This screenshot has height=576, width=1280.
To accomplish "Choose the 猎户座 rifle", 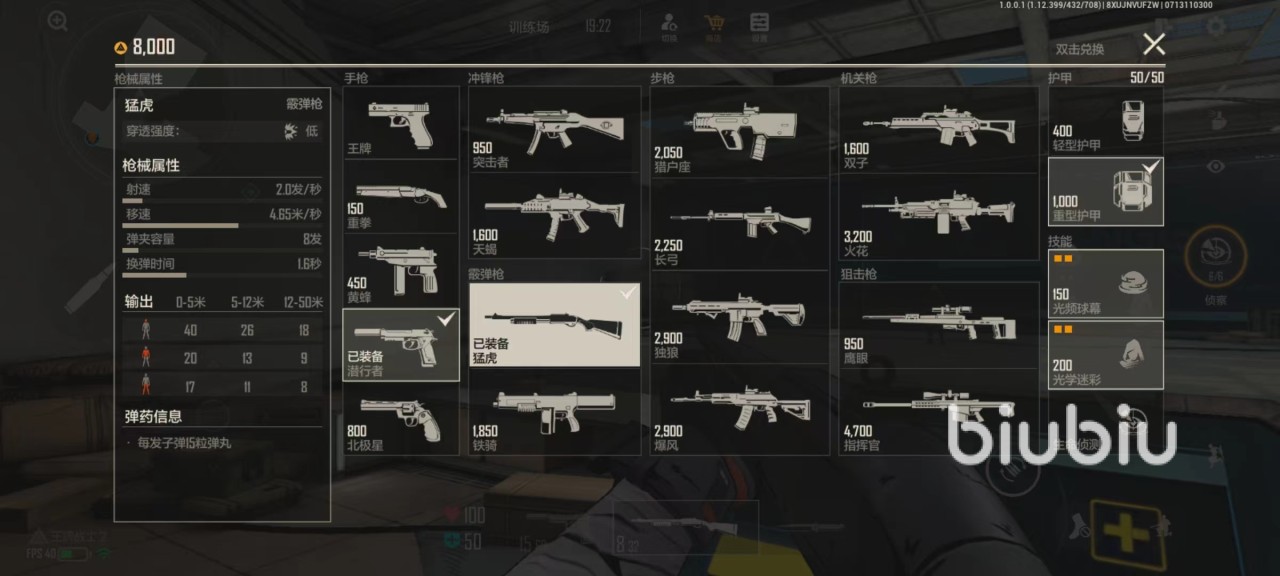I will (739, 131).
